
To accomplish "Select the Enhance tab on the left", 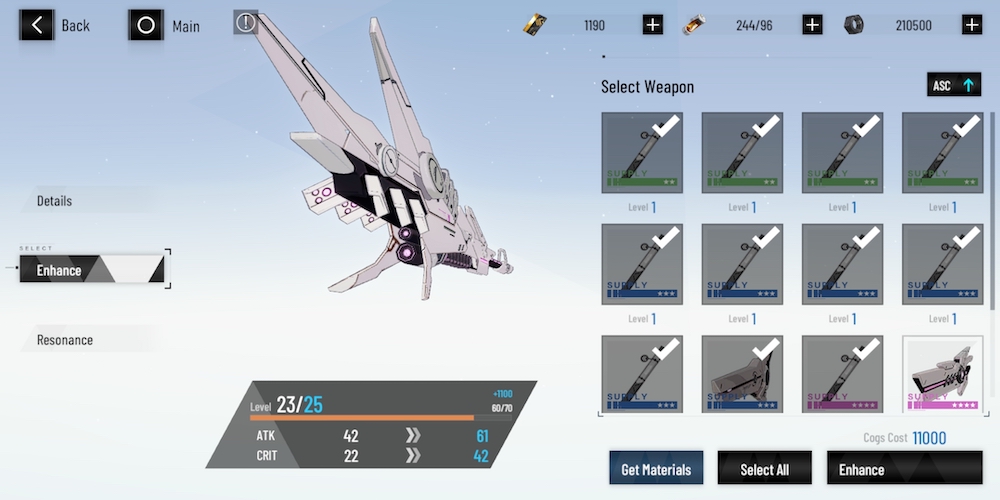I will pos(92,269).
